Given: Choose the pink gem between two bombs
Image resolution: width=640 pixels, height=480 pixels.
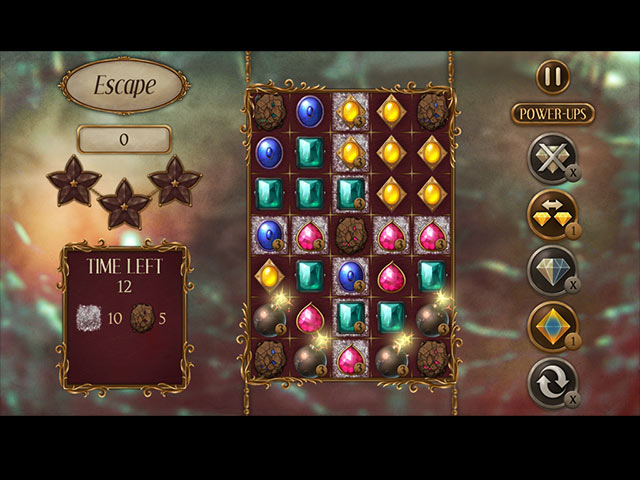Looking at the screenshot, I should point(350,357).
